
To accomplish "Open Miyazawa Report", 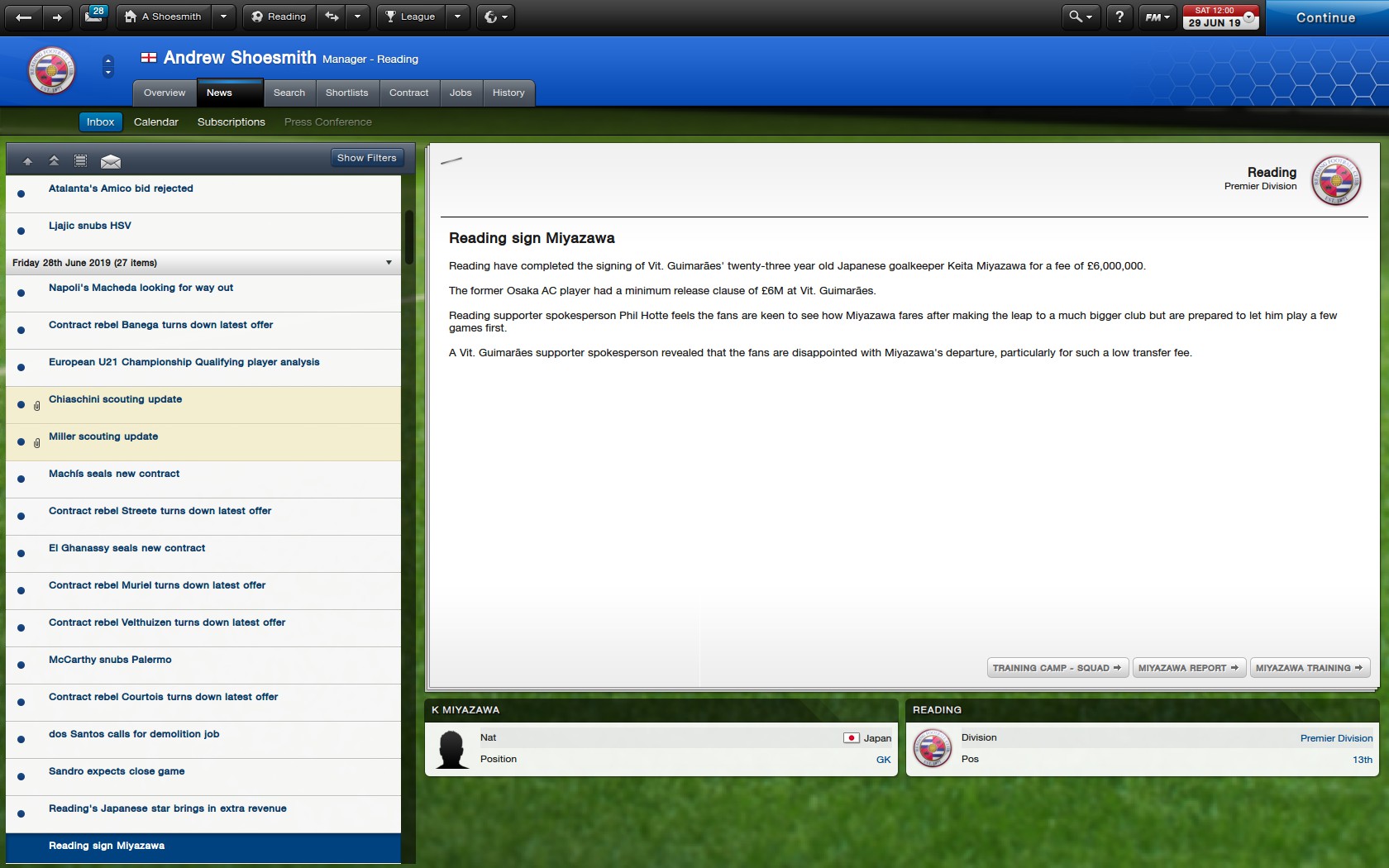I will (1188, 668).
